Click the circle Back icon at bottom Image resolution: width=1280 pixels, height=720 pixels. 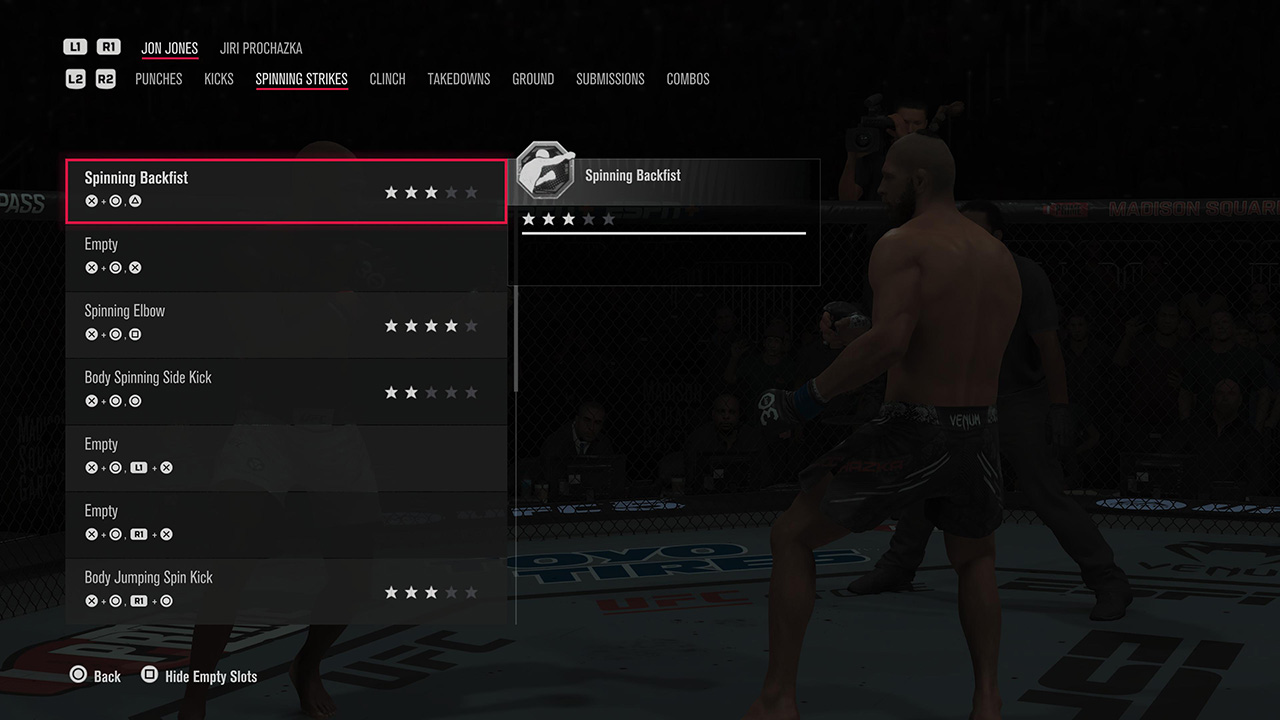pyautogui.click(x=77, y=674)
